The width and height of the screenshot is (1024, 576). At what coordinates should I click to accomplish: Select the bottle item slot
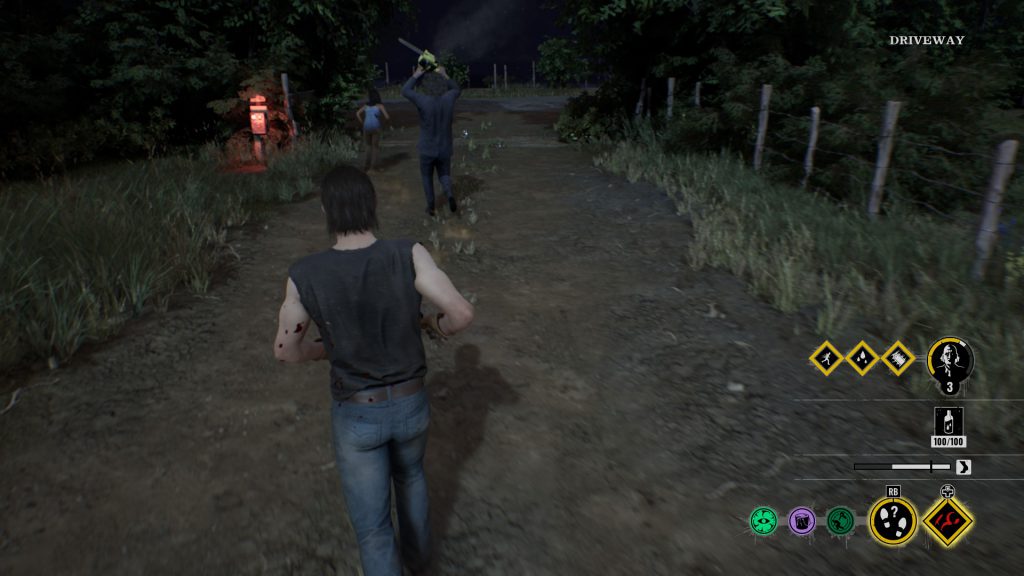point(950,423)
